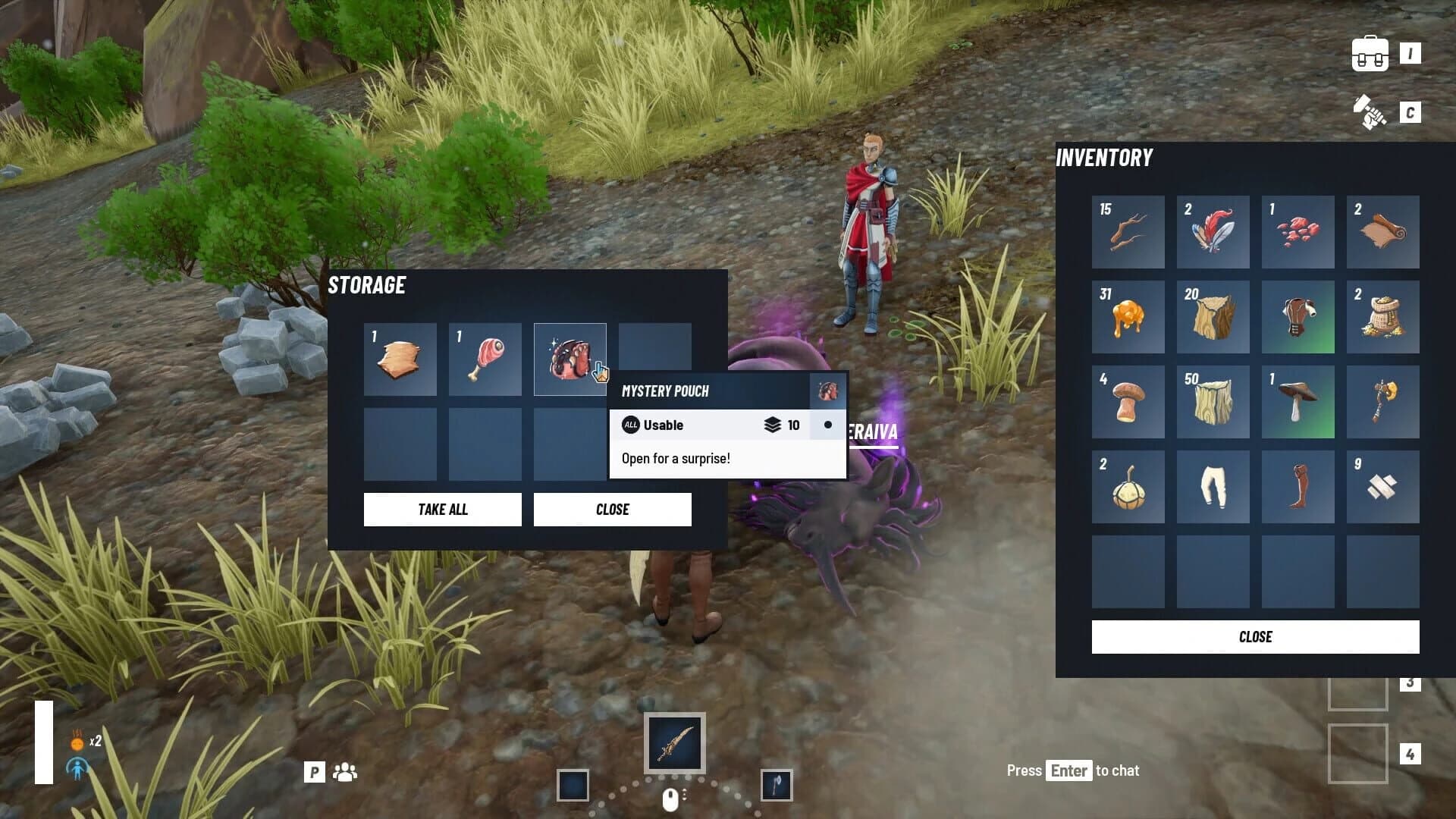Select the leather armor piece in inventory
This screenshot has height=819, width=1456.
1298,317
